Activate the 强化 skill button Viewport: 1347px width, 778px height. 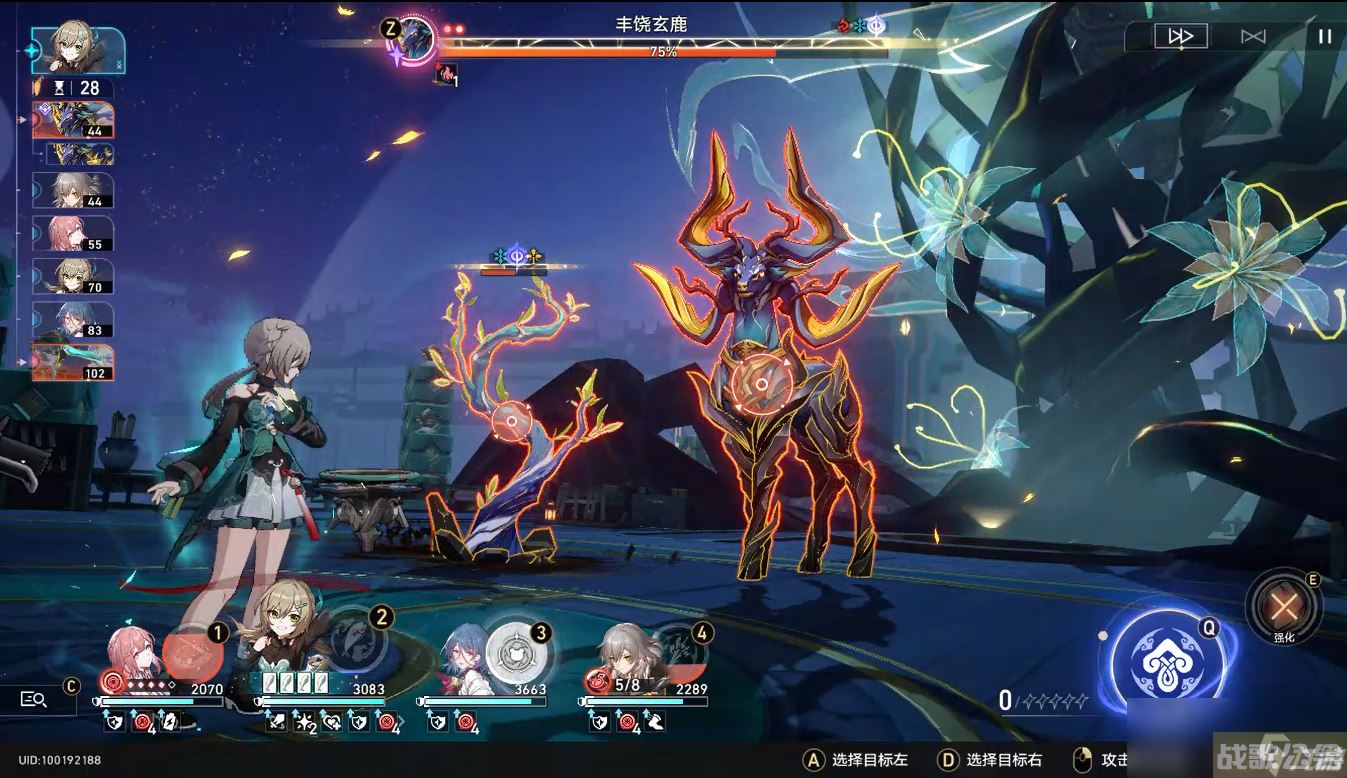1283,605
